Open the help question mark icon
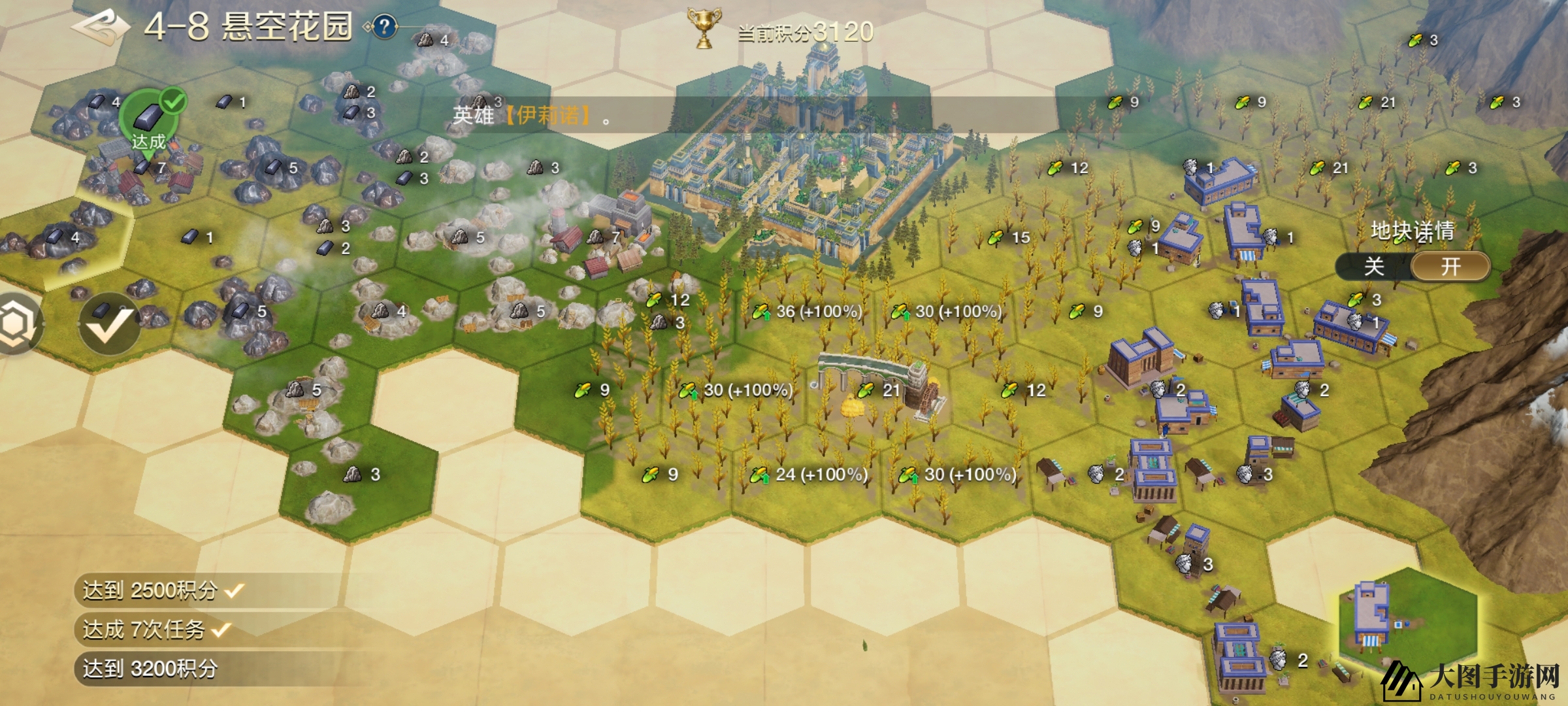The width and height of the screenshot is (1568, 706). 385,27
